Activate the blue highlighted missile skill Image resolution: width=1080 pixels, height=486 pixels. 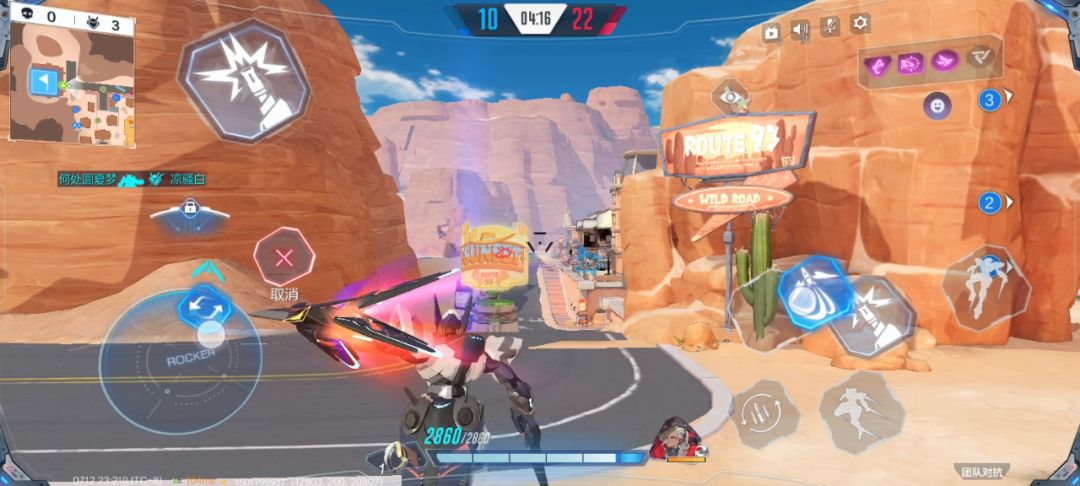coord(815,292)
